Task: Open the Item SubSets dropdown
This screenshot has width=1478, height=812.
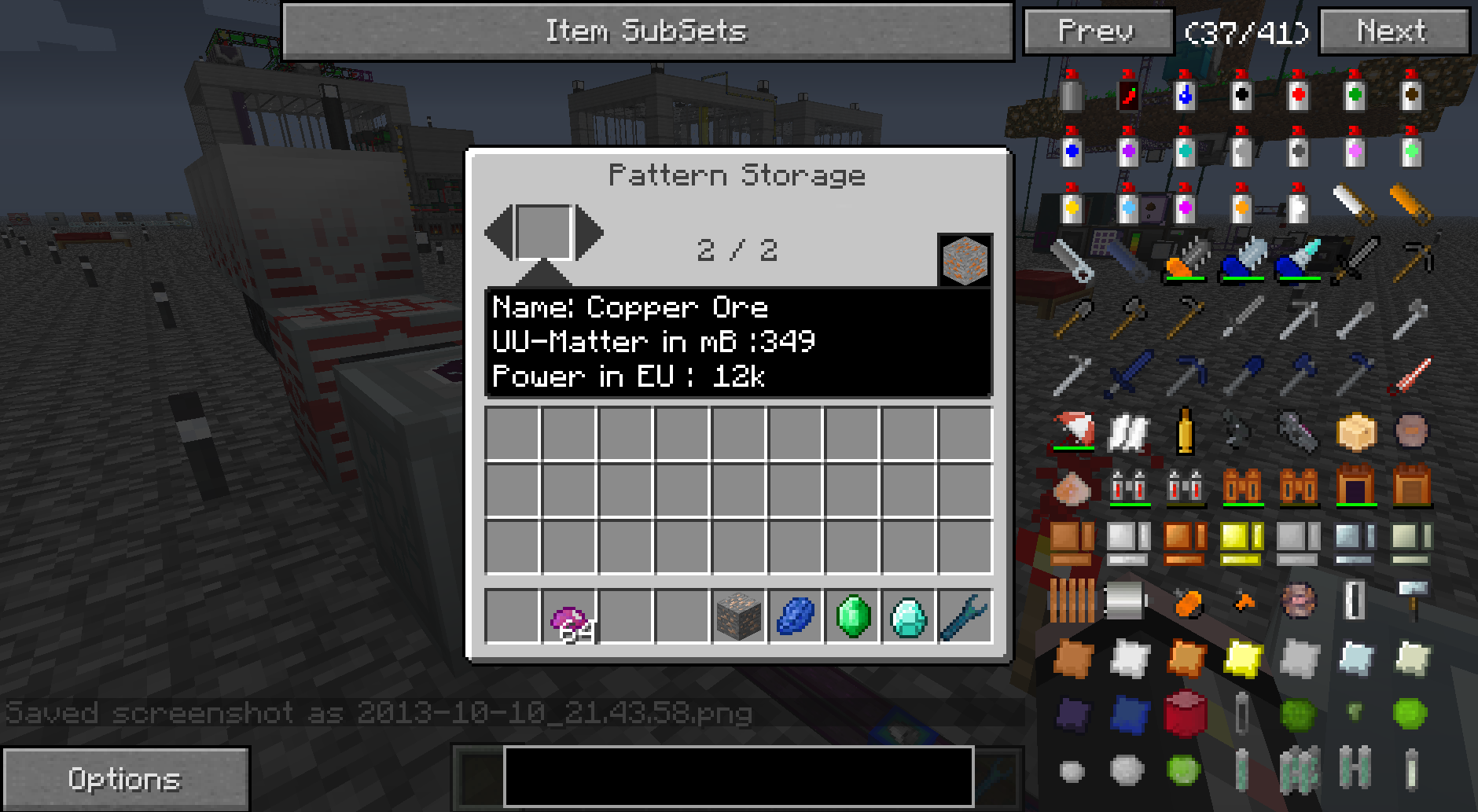Action: (646, 31)
